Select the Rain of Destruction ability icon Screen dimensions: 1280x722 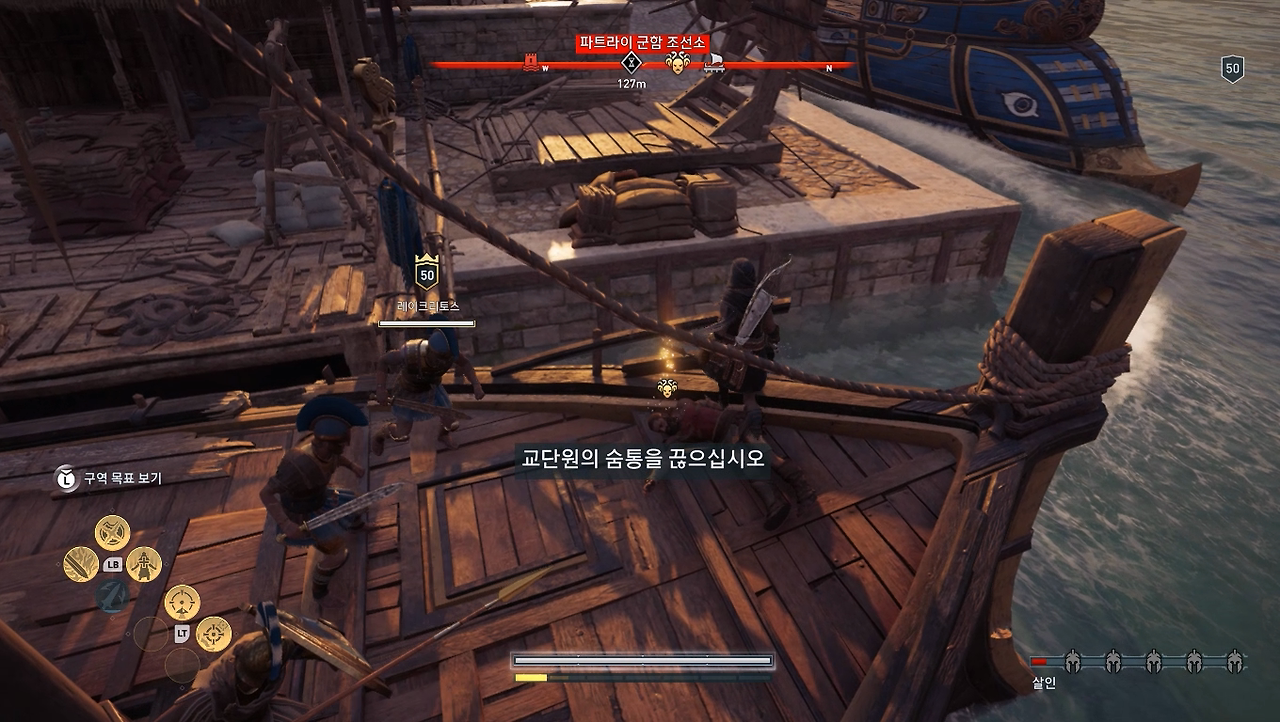coord(111,532)
